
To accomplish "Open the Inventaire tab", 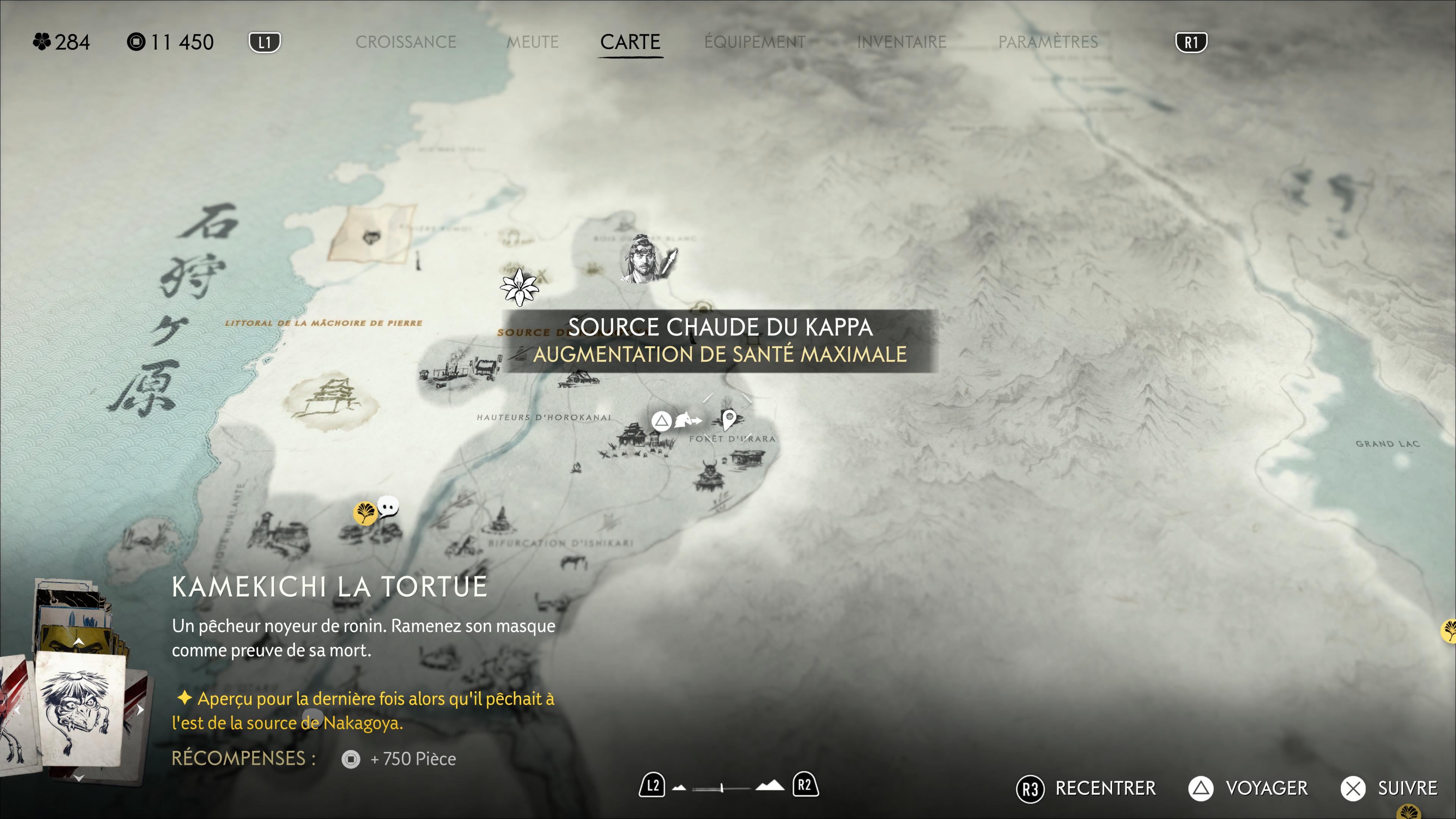I will pyautogui.click(x=901, y=42).
